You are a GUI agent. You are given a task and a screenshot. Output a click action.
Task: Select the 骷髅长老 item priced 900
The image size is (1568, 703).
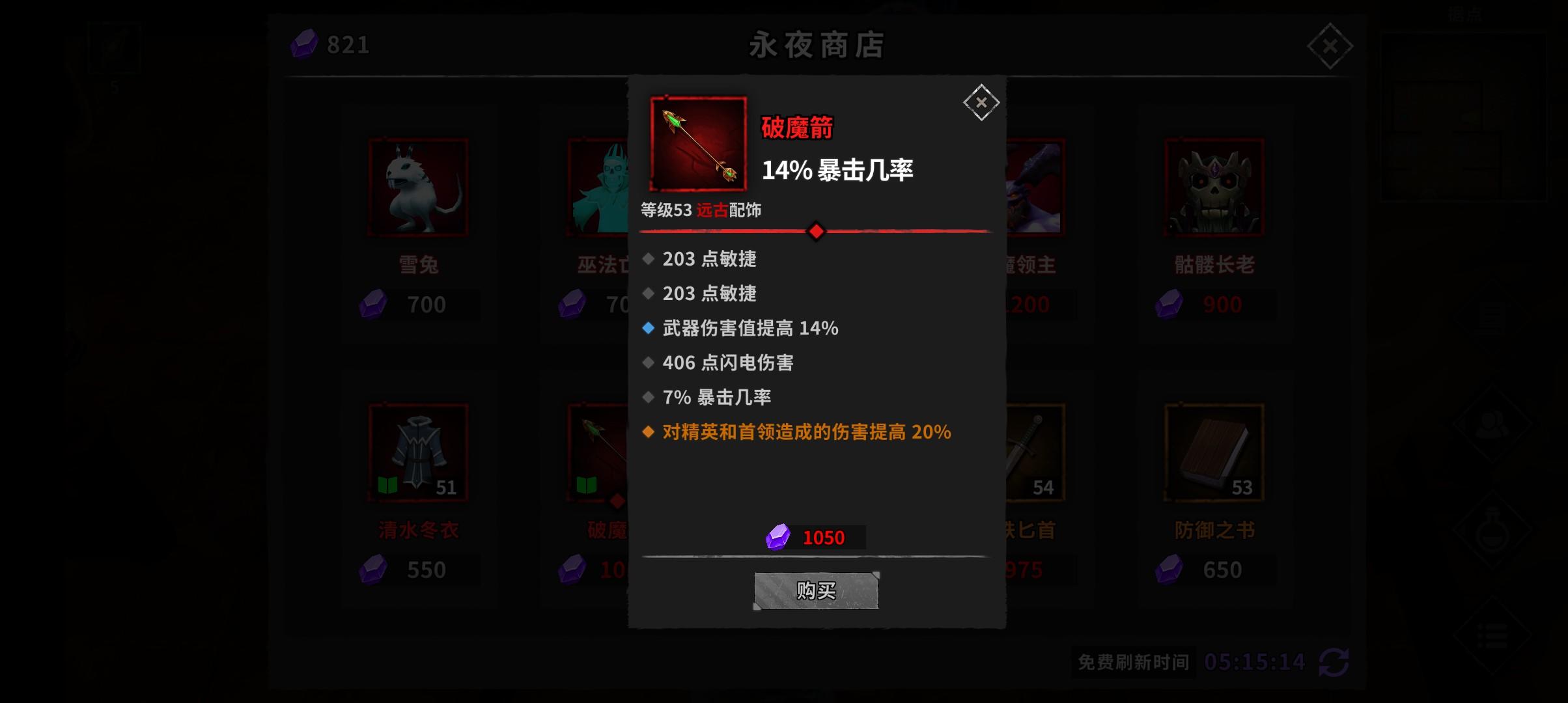coord(1212,187)
